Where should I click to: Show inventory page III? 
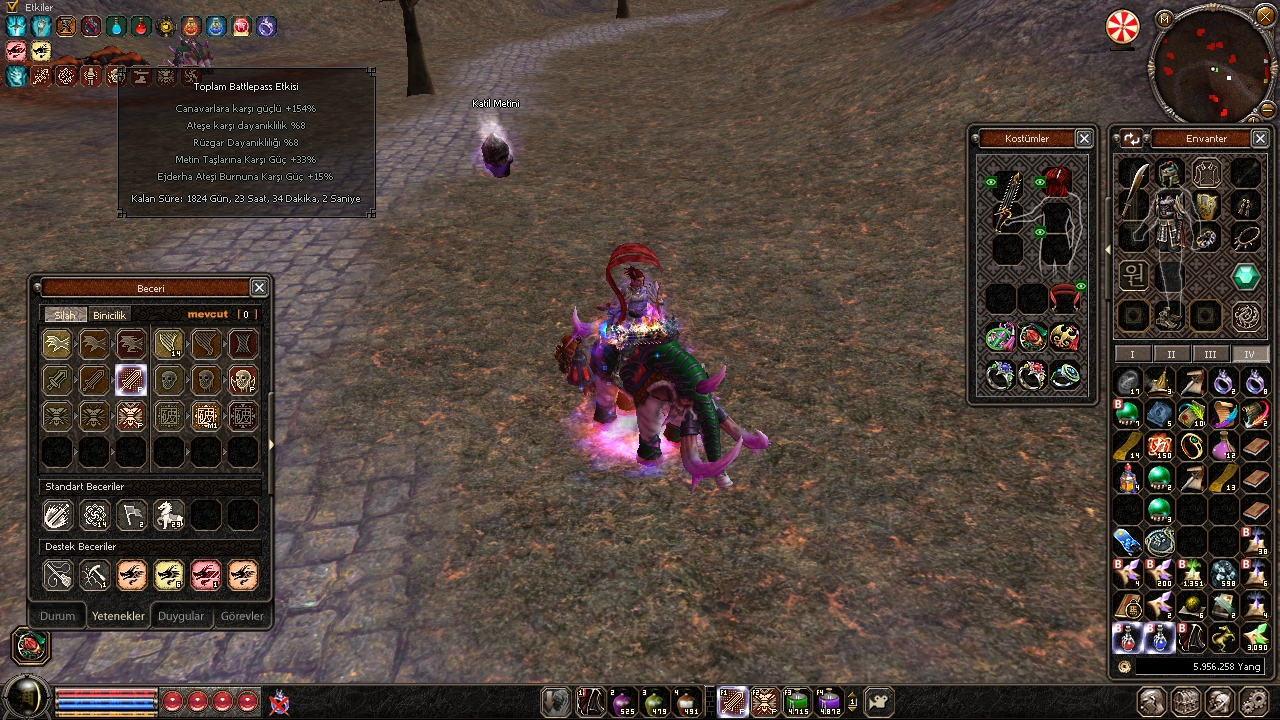tap(1210, 354)
